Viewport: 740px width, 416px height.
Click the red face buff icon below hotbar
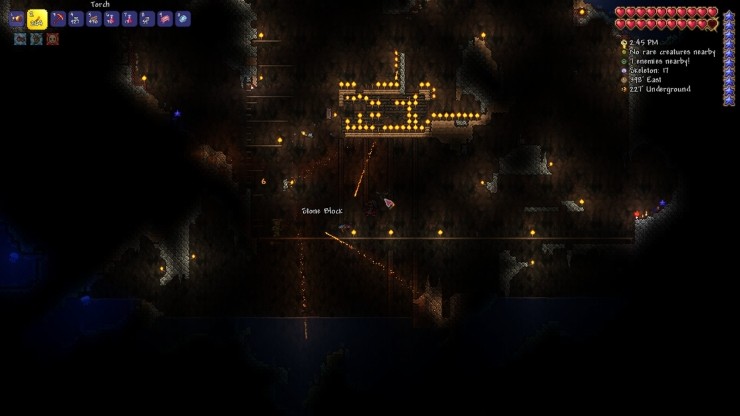click(x=53, y=39)
